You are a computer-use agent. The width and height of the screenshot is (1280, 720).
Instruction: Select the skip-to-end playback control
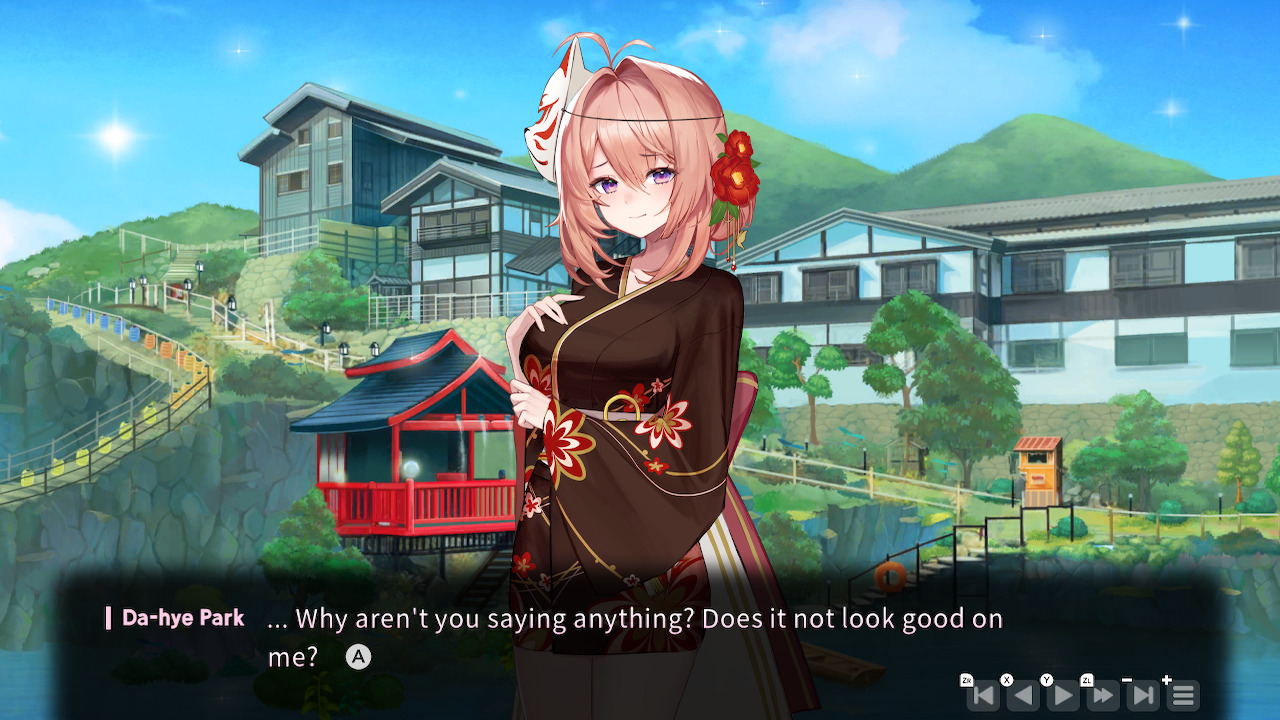pyautogui.click(x=1142, y=694)
